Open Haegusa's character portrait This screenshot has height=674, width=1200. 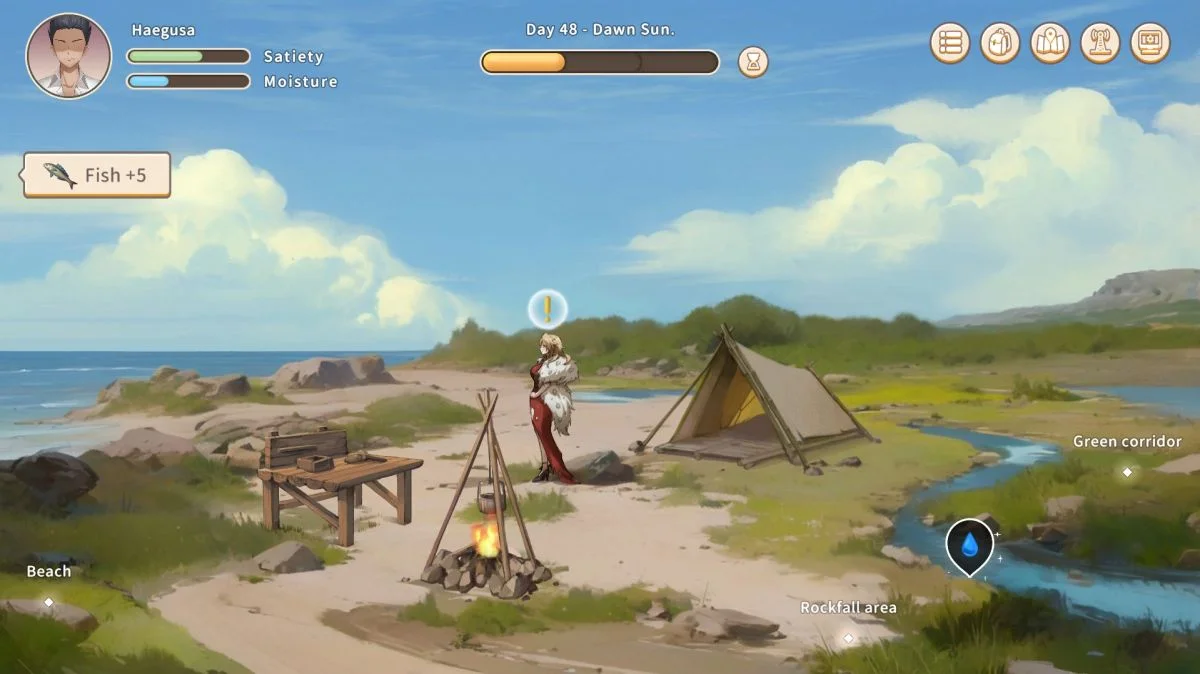(x=69, y=56)
